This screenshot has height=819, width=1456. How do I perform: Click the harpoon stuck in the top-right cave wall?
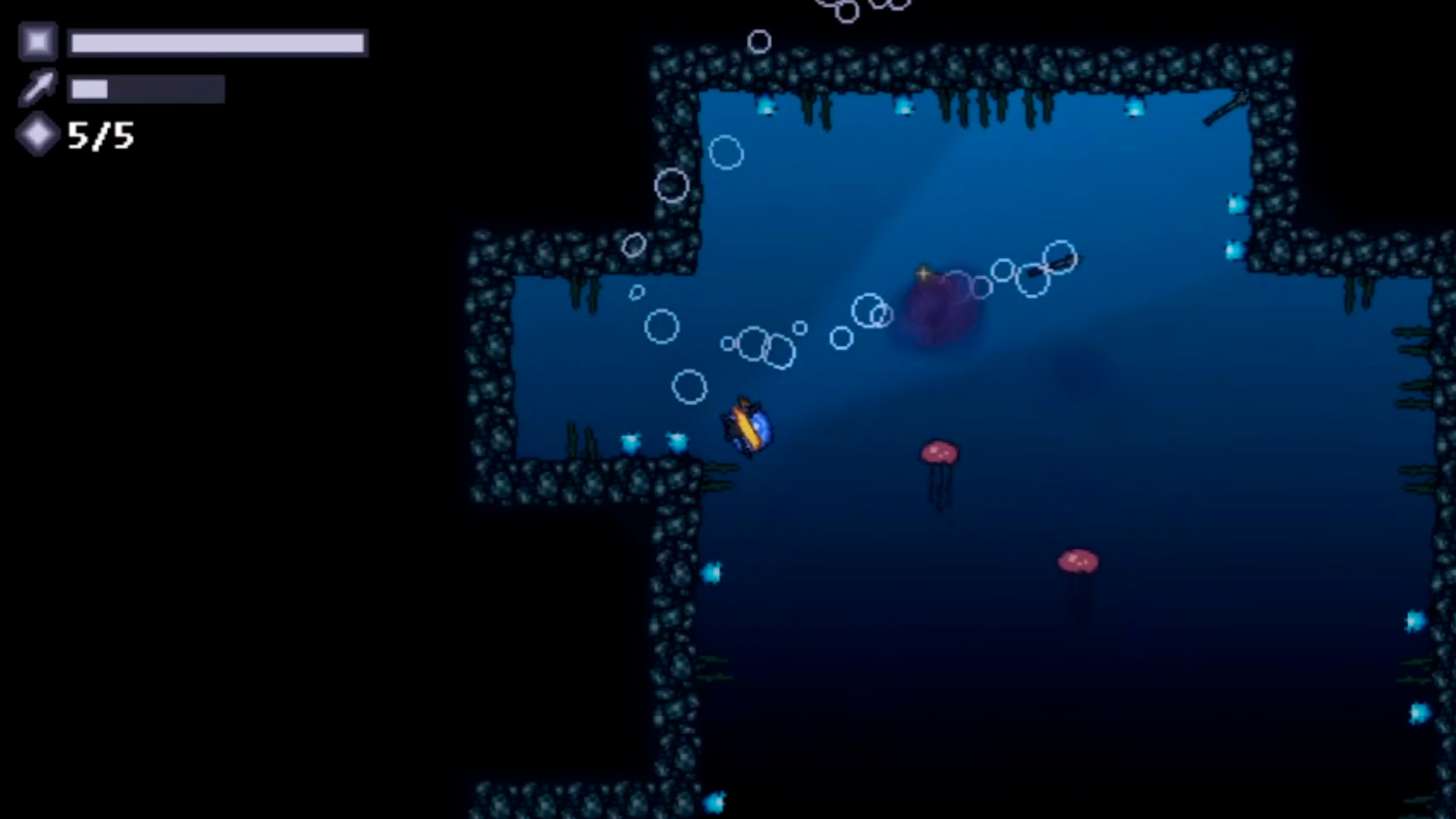[x=1225, y=106]
